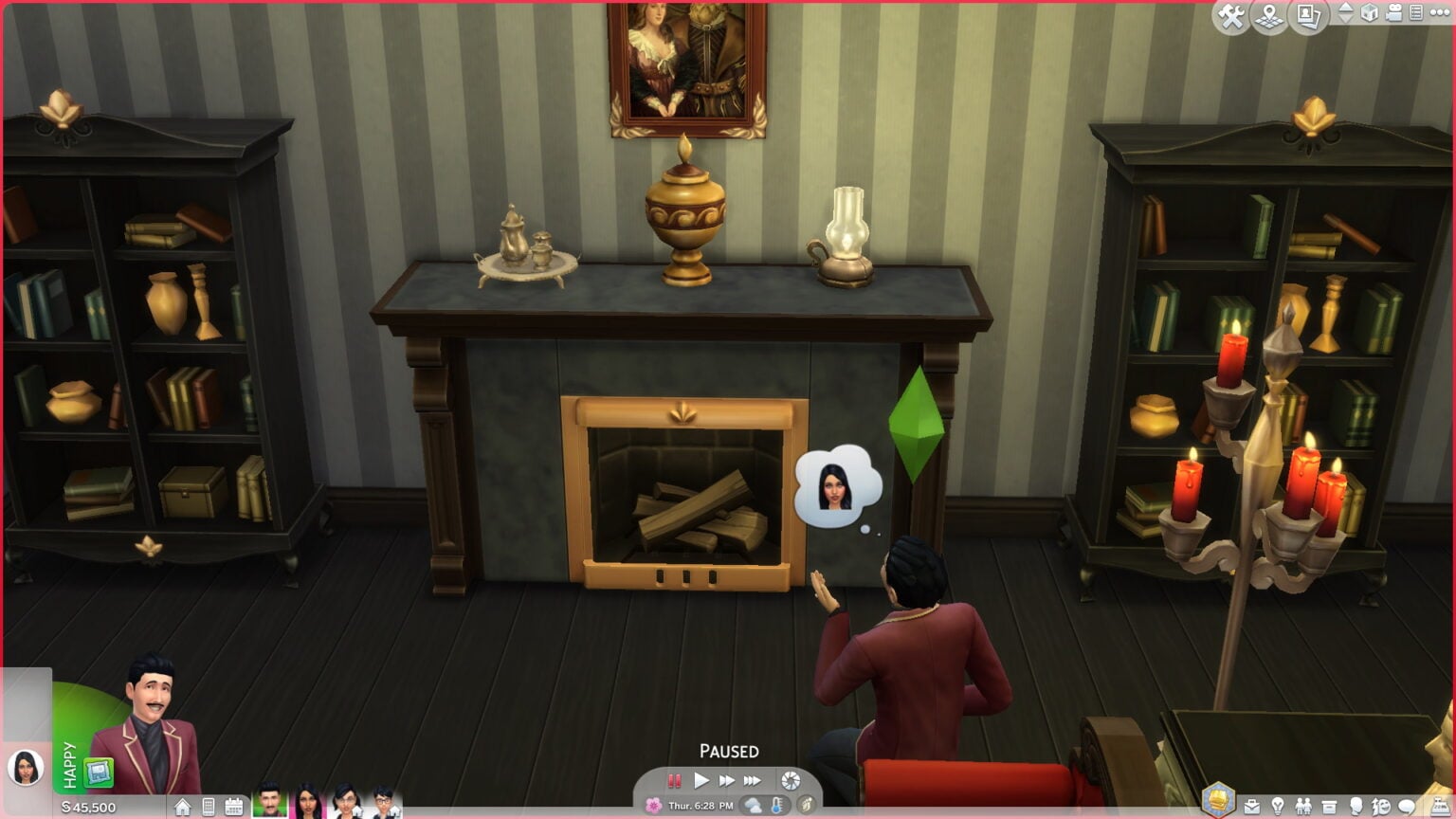Toggle wall height with the up-down arrows

pyautogui.click(x=1347, y=14)
